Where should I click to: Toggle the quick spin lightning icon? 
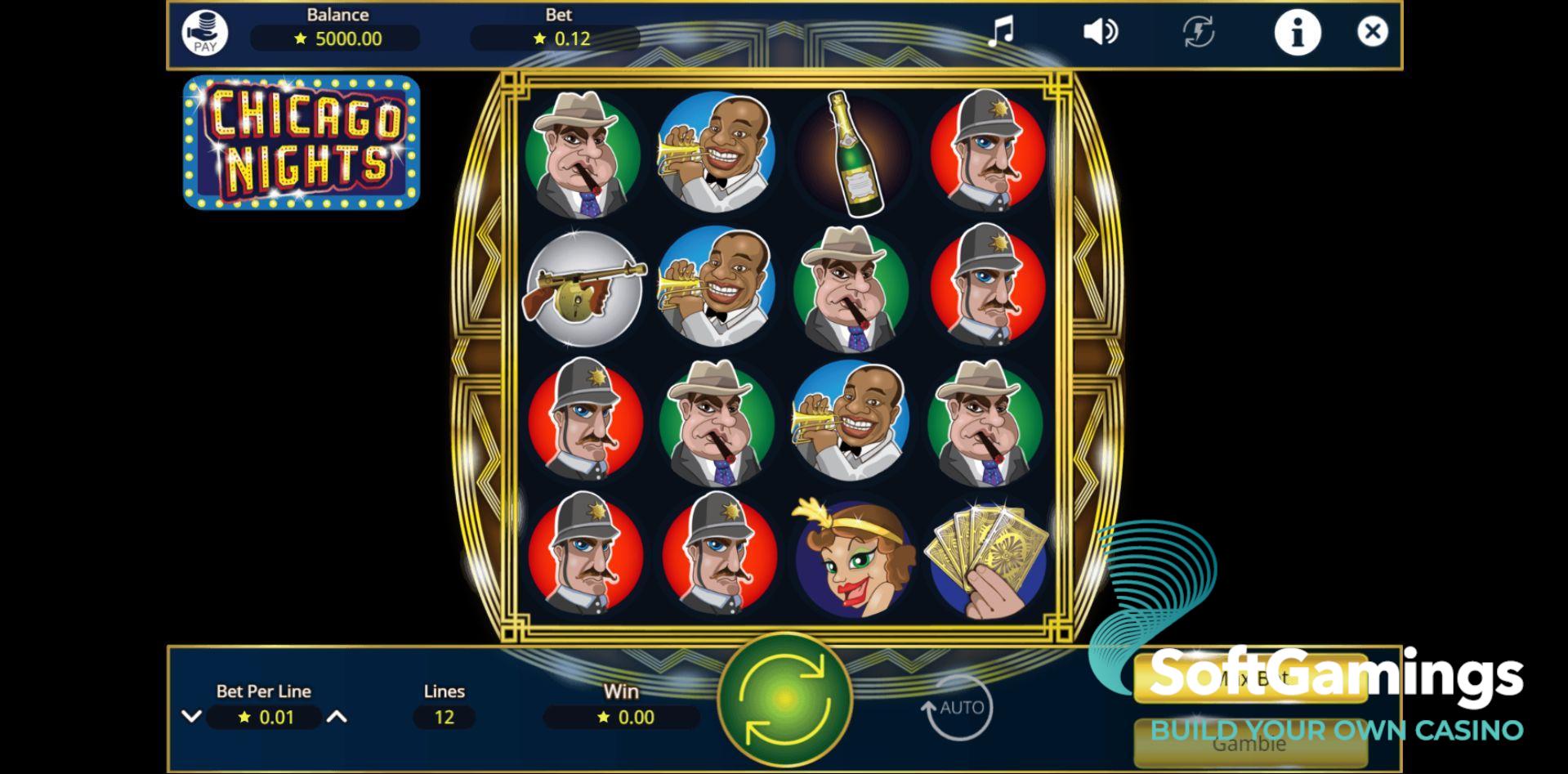tap(1198, 32)
